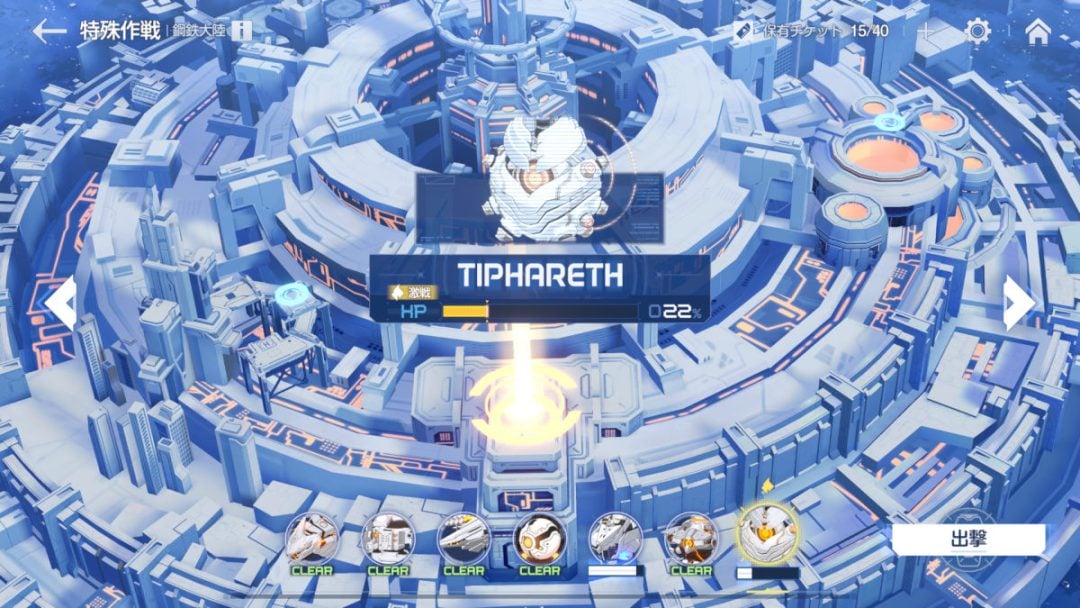Pick the cleared round orange-eyed boss icon
Image resolution: width=1080 pixels, height=608 pixels.
point(539,539)
